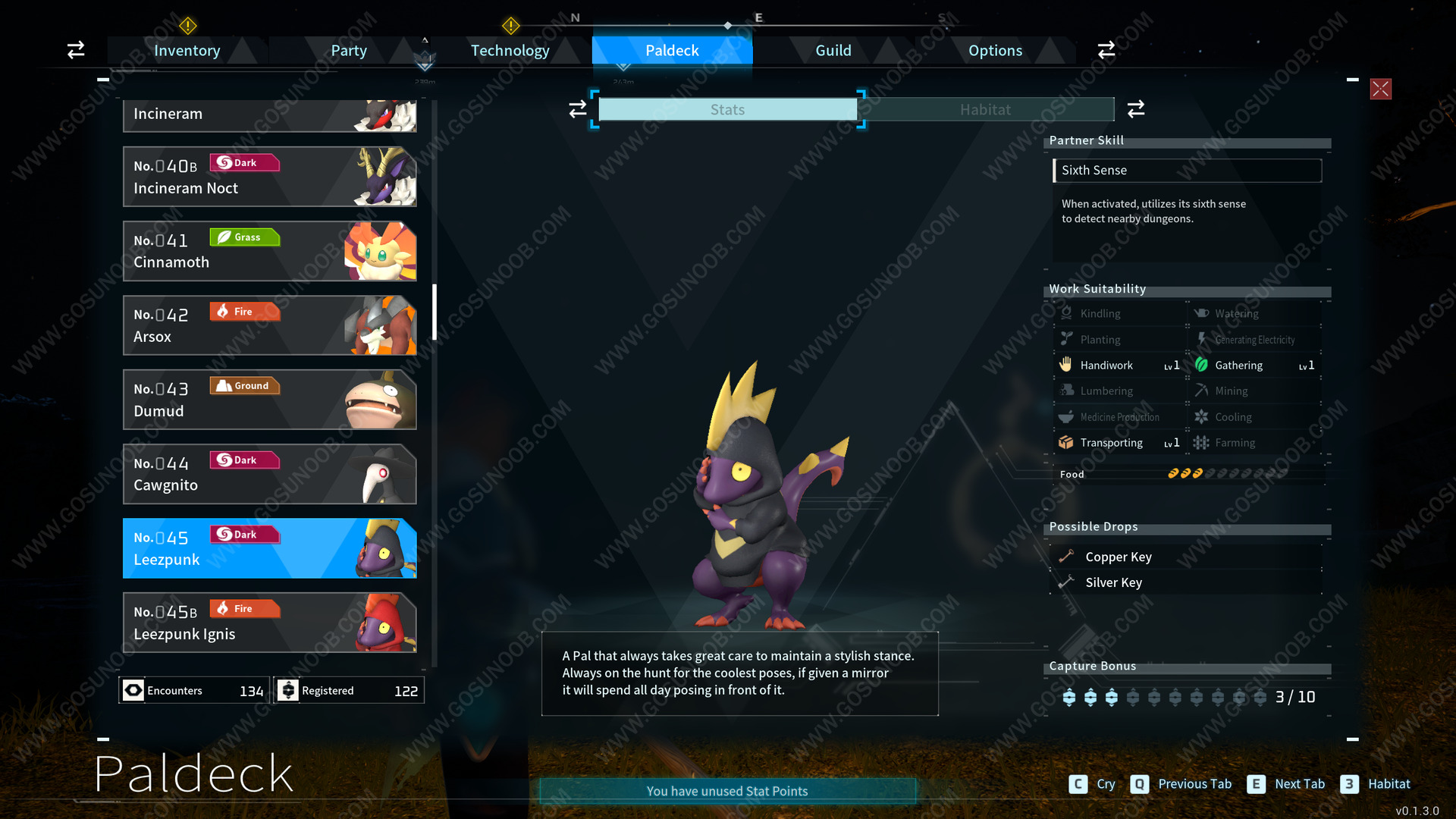Select the Incineram entry at list top
Viewport: 1456px width, 819px height.
click(x=269, y=115)
